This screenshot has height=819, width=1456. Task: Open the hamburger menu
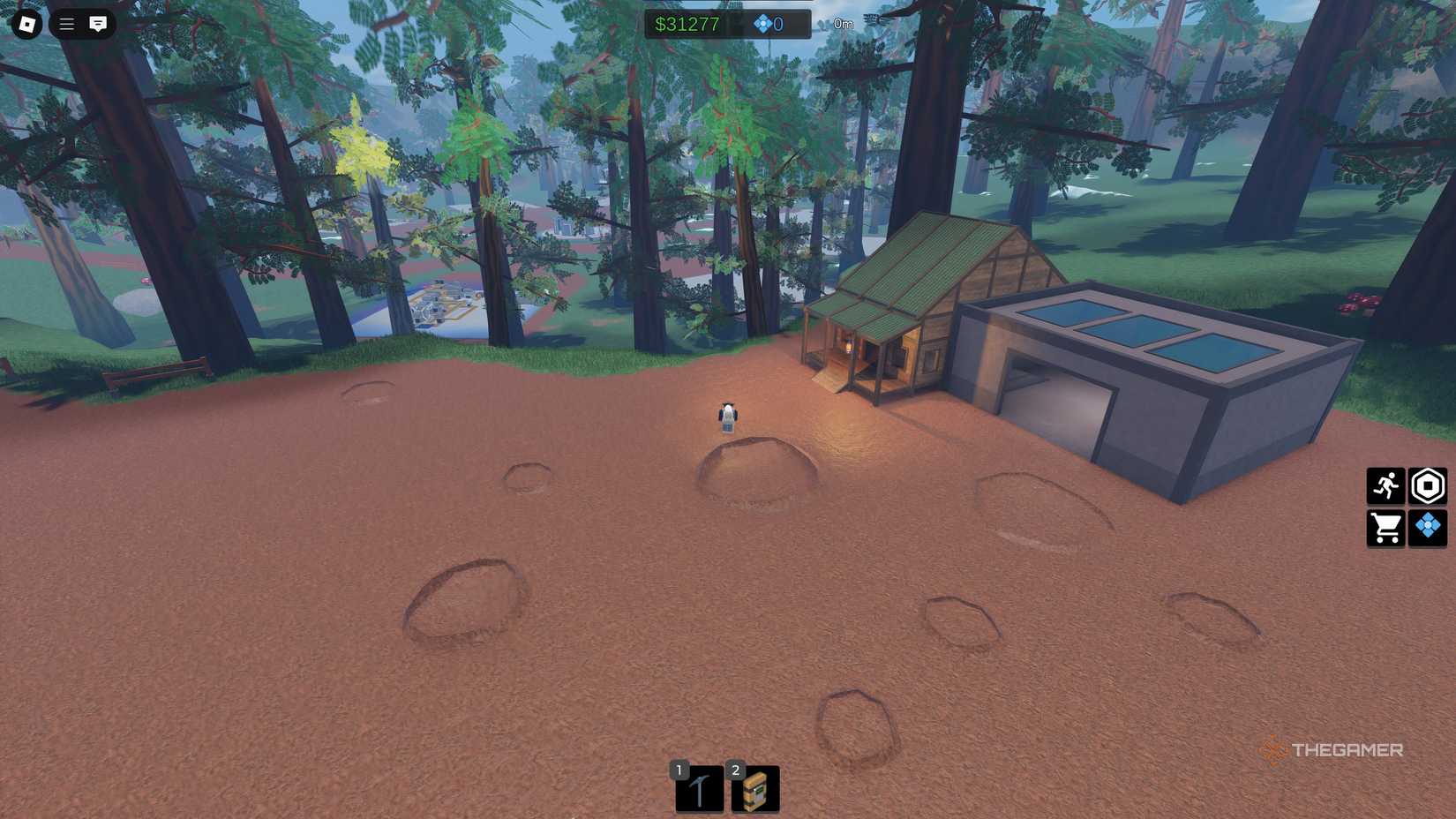click(x=65, y=24)
